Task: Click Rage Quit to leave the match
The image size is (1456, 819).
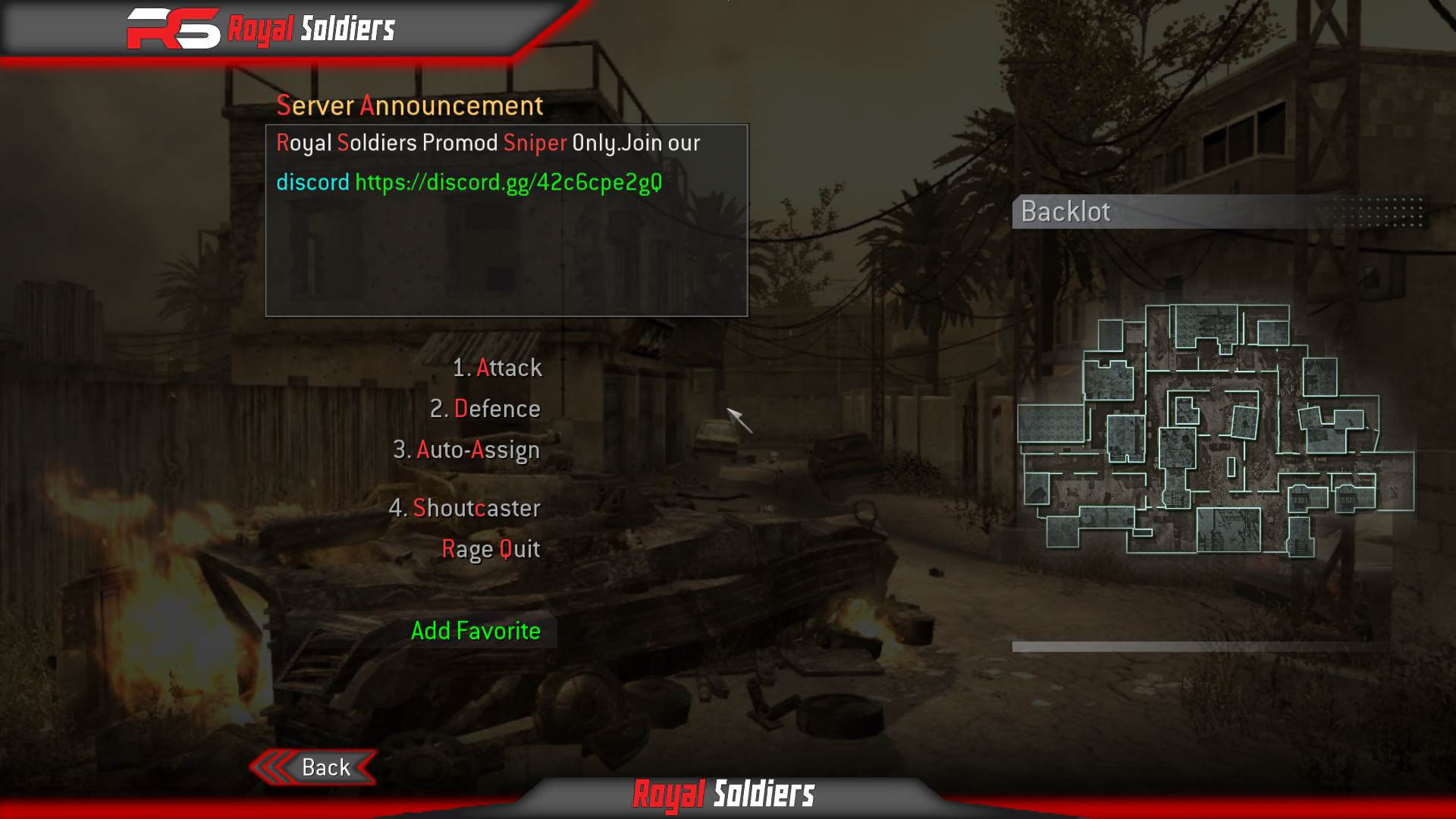Action: pos(491,548)
